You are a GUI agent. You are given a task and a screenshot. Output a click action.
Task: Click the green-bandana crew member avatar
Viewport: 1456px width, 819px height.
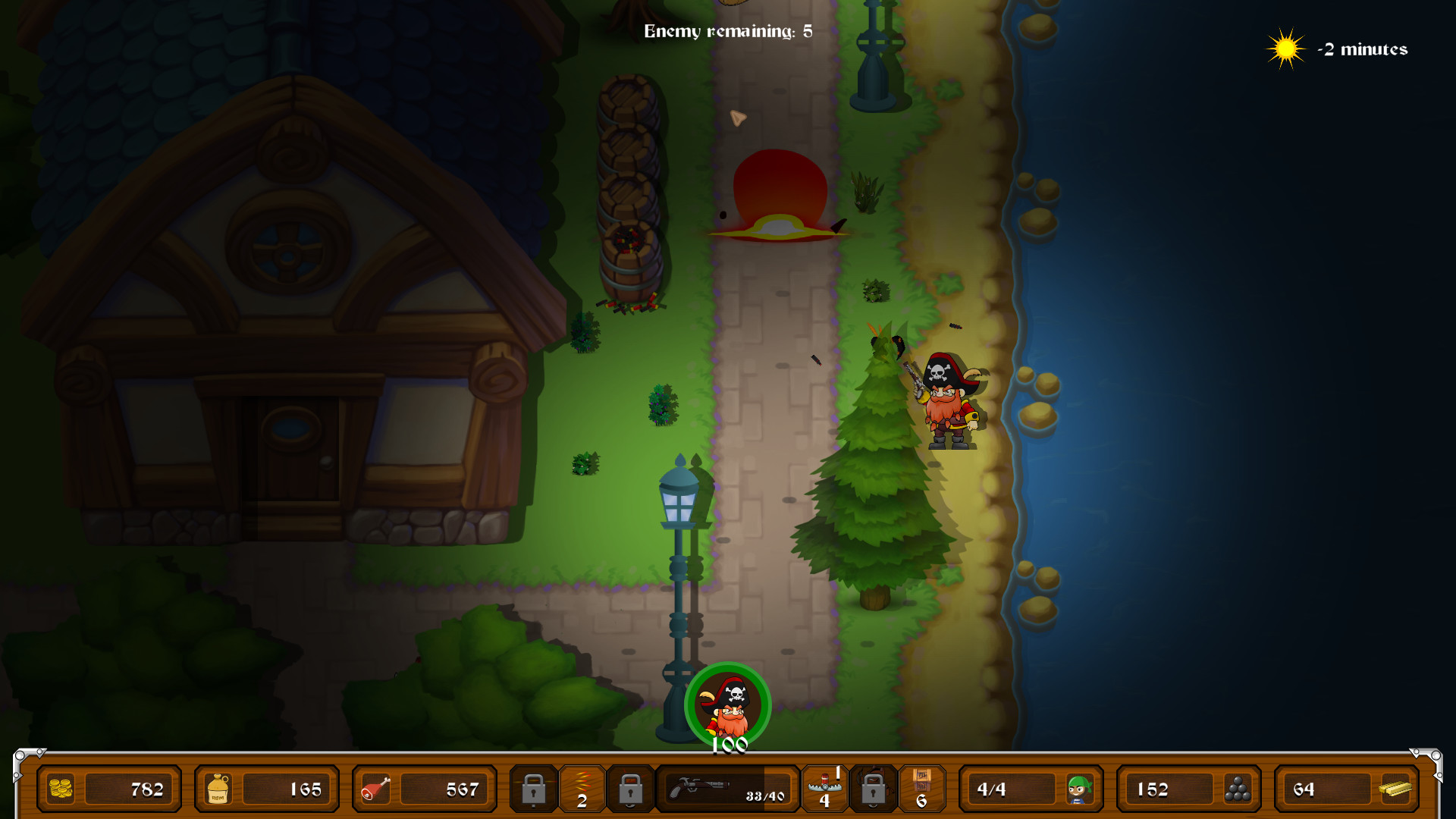pos(1081,789)
